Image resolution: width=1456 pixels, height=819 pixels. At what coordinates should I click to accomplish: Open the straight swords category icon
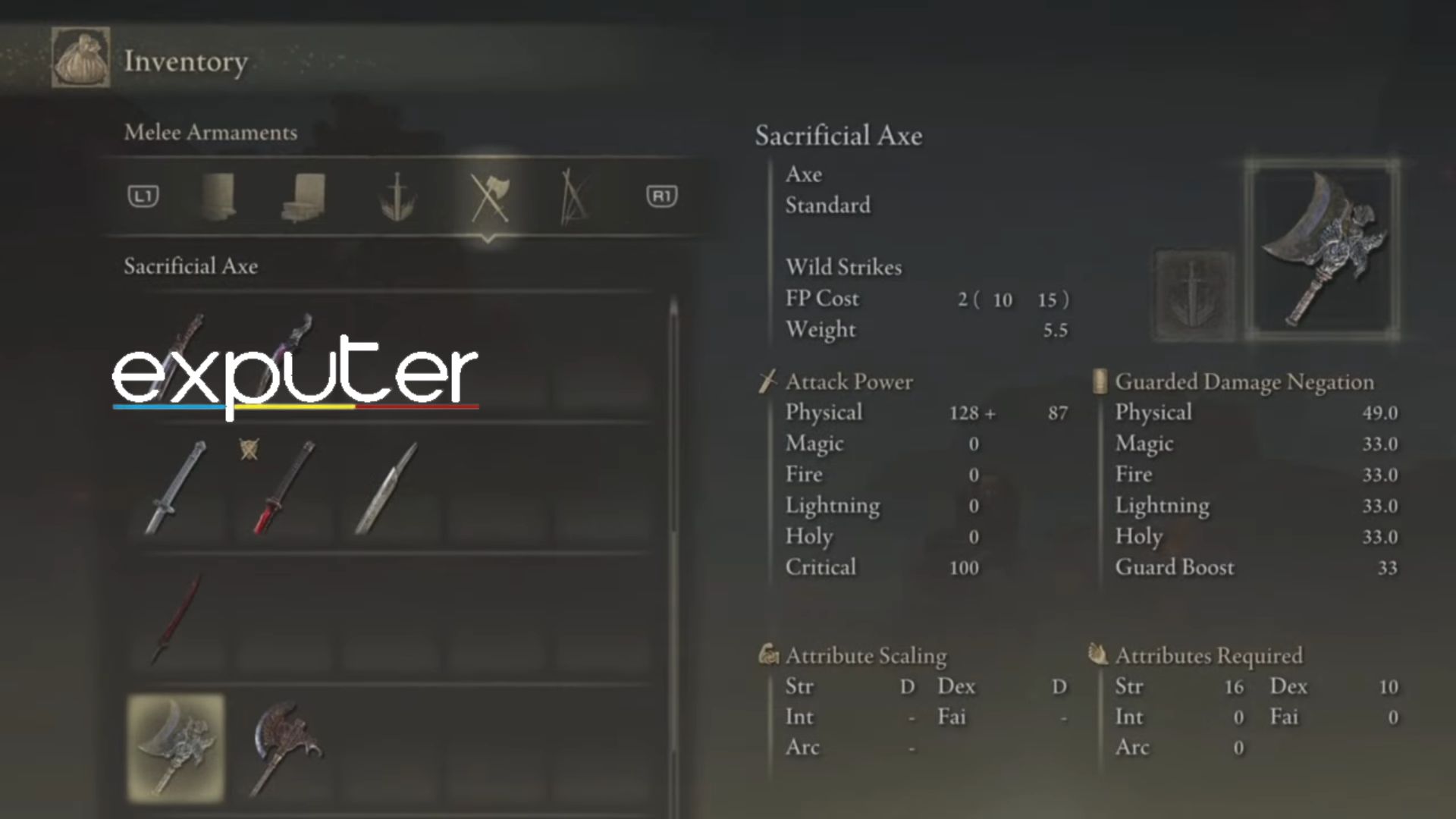tap(398, 197)
